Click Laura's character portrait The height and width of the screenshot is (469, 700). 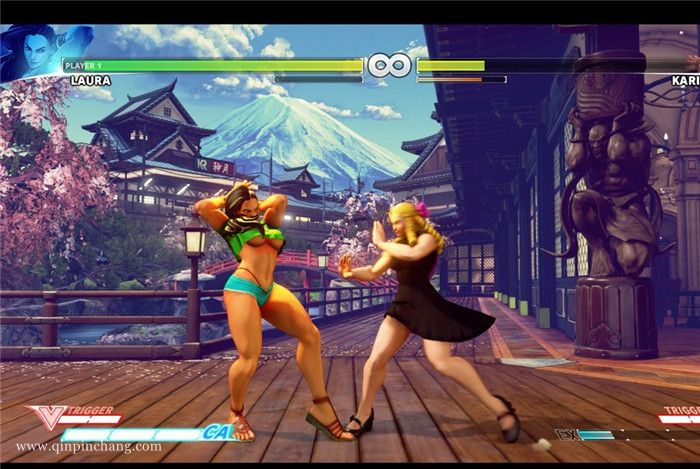(32, 52)
